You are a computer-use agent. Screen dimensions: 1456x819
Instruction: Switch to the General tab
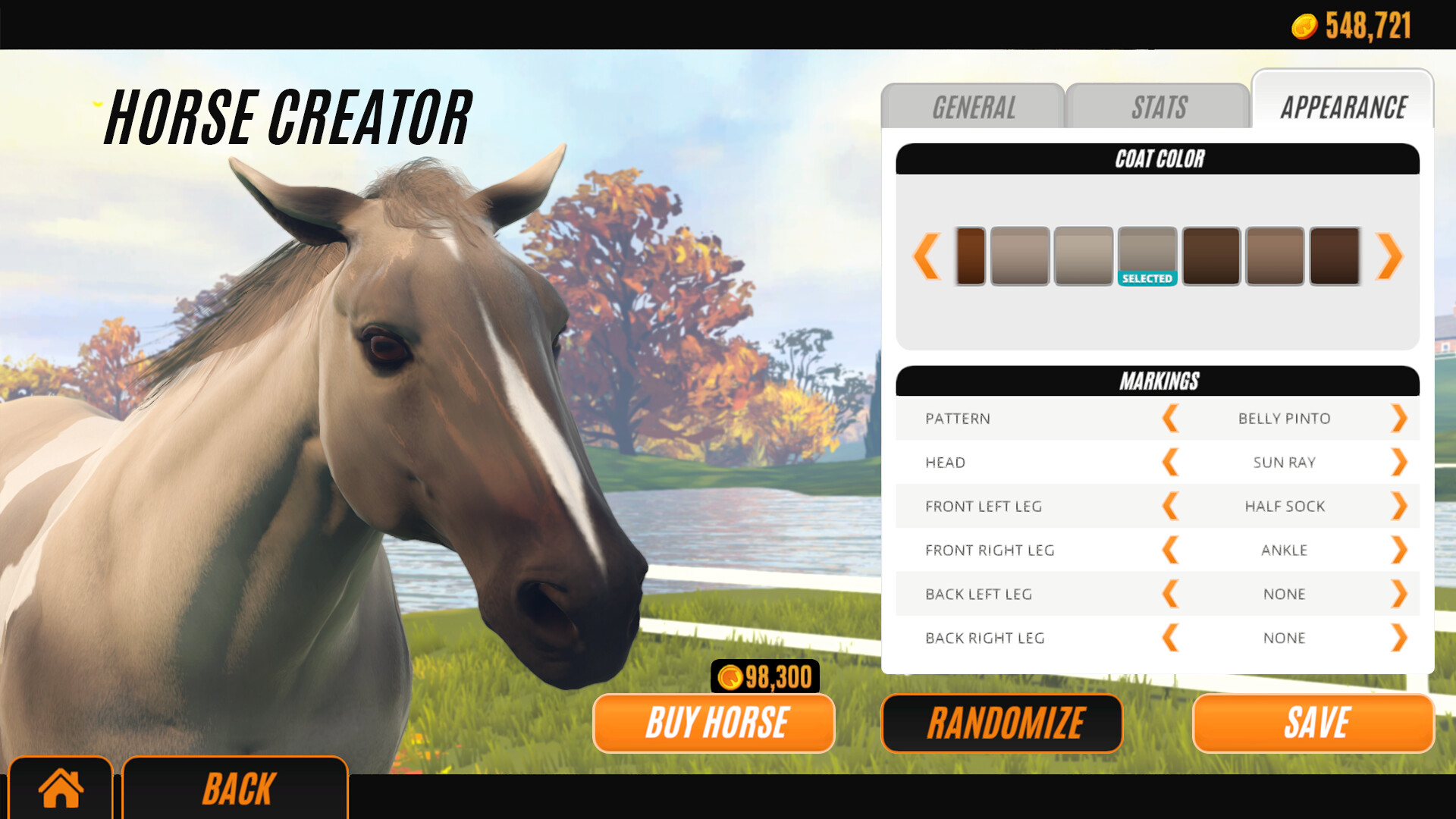coord(974,107)
